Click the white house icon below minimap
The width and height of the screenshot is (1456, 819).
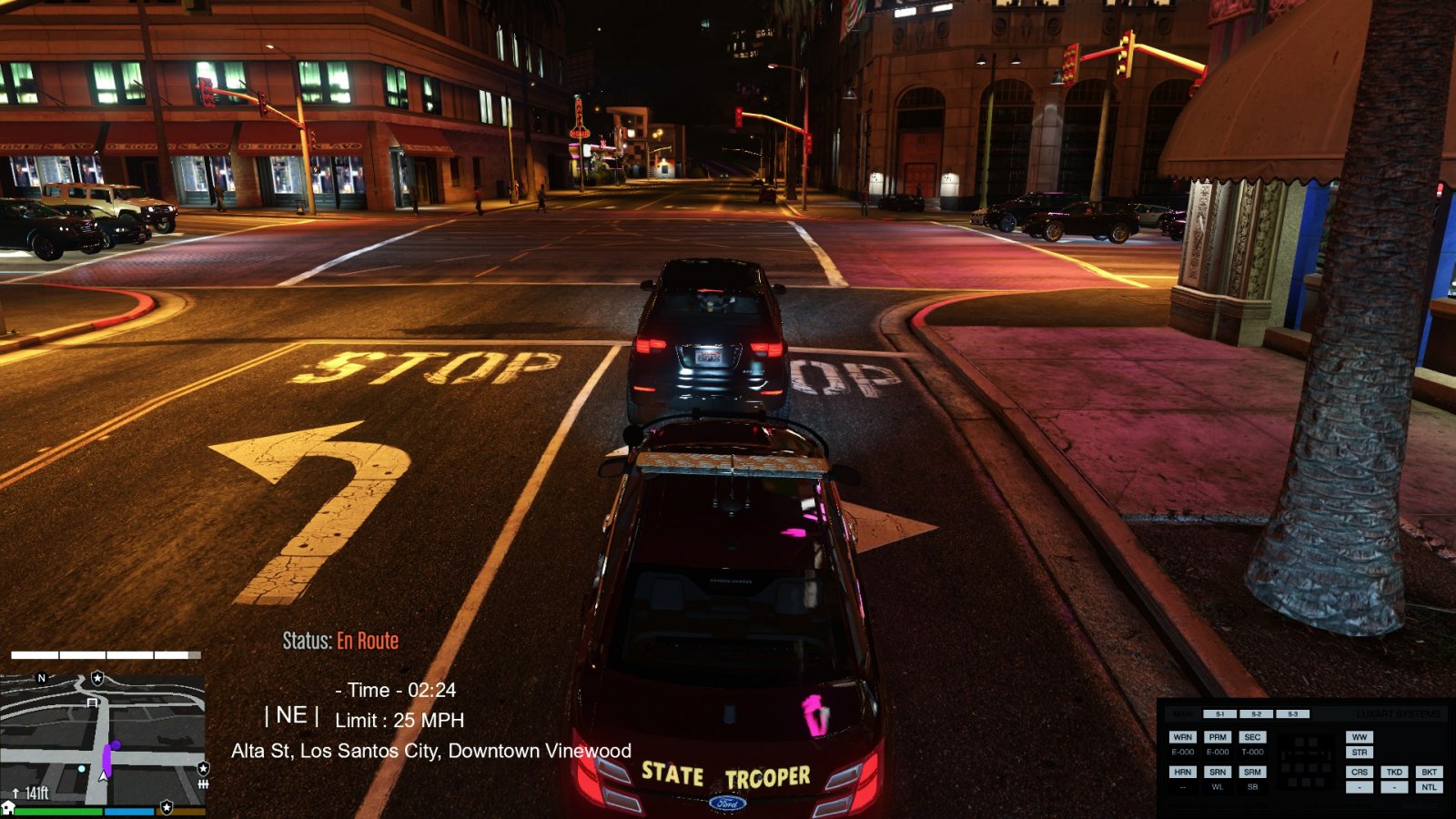tap(8, 808)
